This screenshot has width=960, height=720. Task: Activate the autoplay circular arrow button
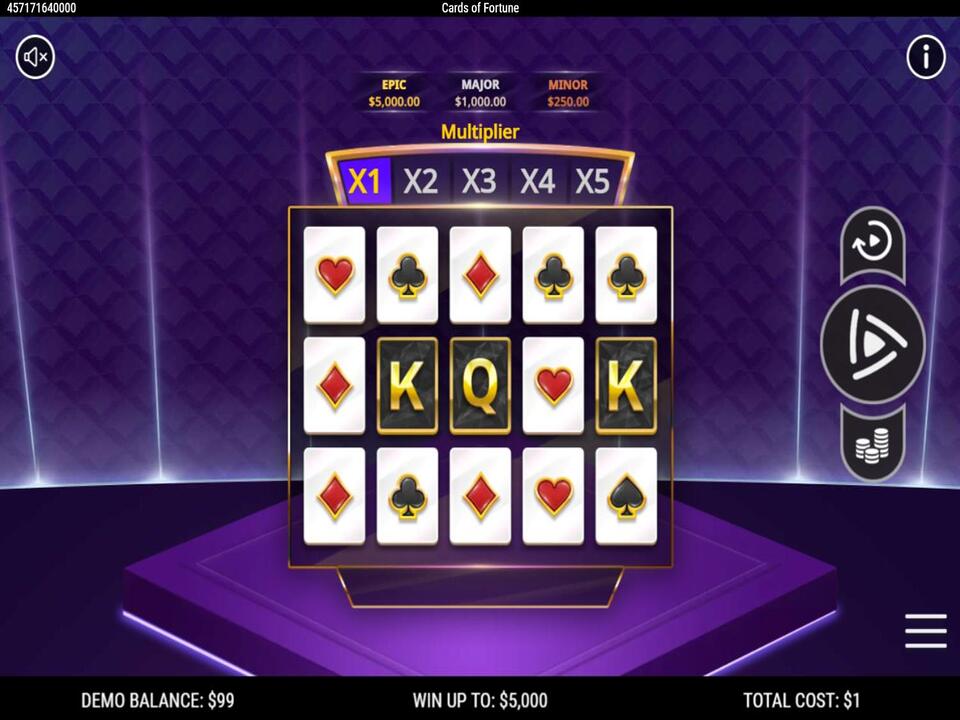pyautogui.click(x=872, y=242)
